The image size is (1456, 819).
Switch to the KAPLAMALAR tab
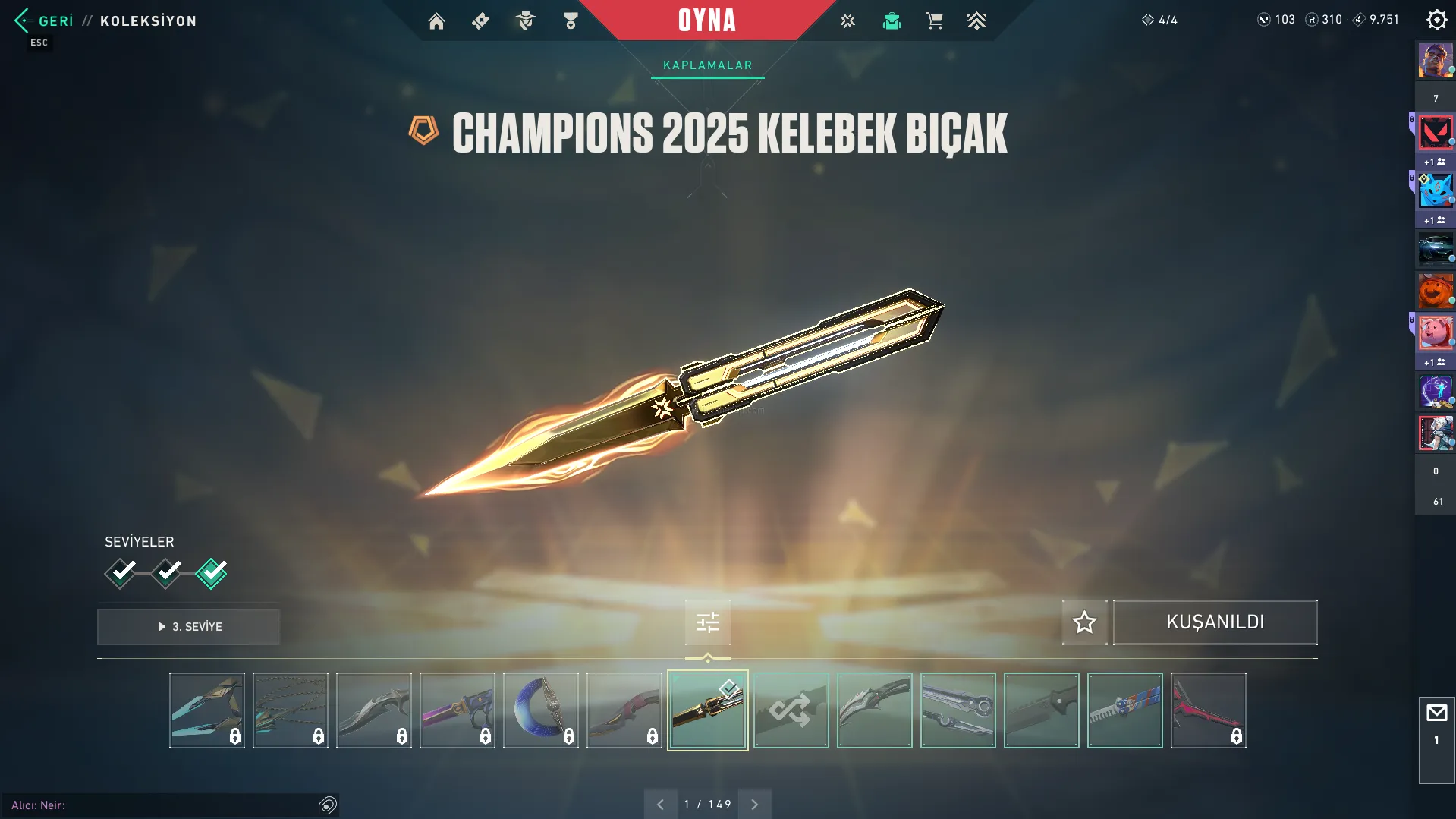(x=707, y=65)
